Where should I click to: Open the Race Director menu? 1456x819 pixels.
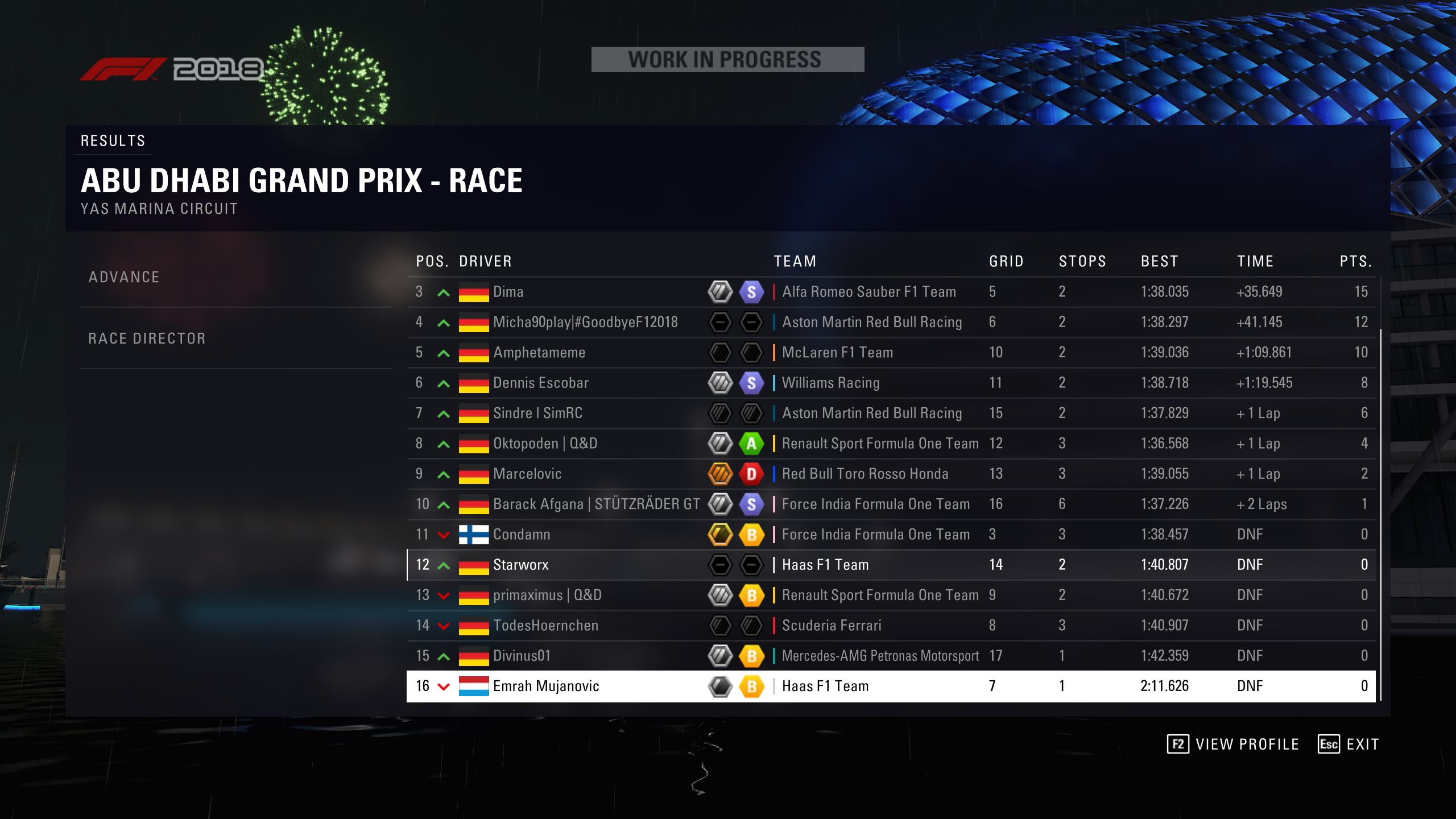pos(147,339)
